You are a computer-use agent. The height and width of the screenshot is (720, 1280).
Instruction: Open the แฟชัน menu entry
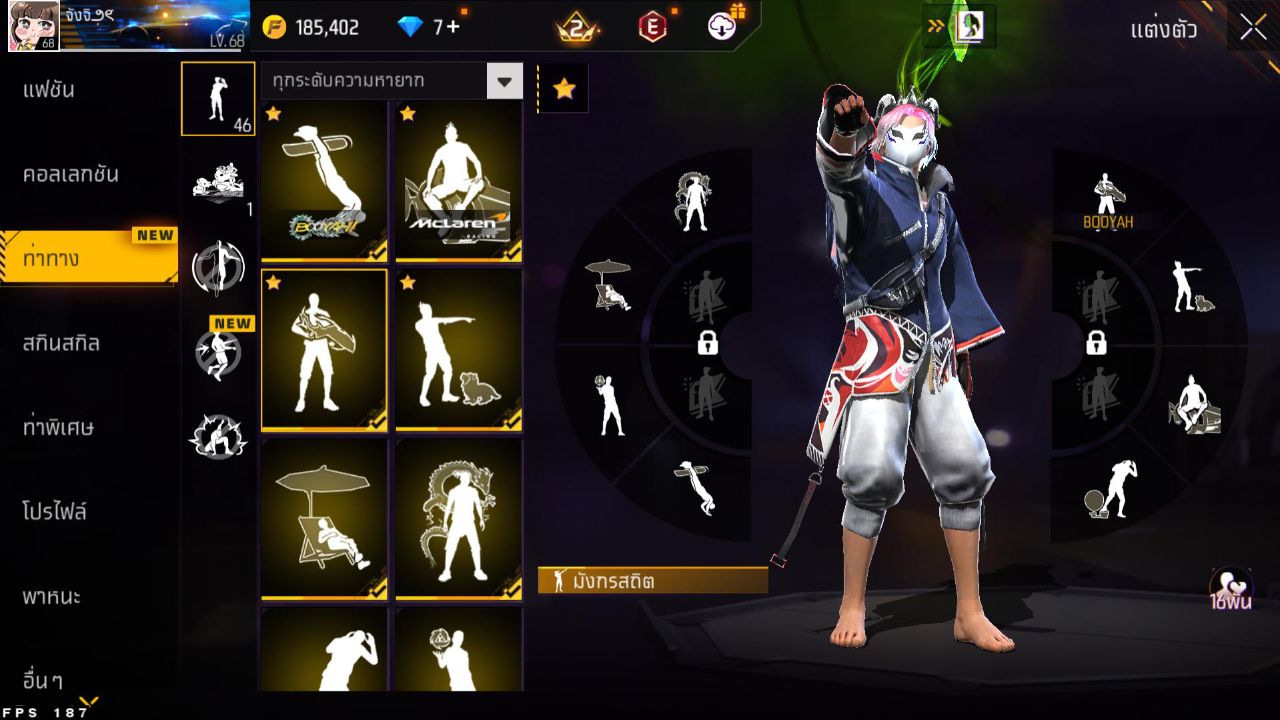click(49, 90)
